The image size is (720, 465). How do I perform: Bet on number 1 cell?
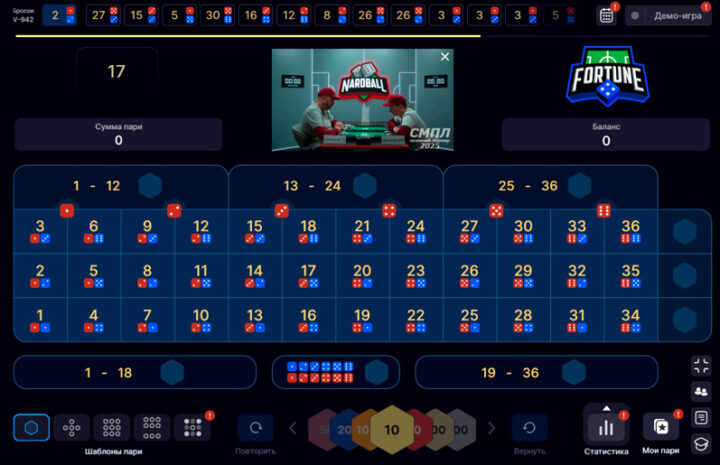coord(40,320)
